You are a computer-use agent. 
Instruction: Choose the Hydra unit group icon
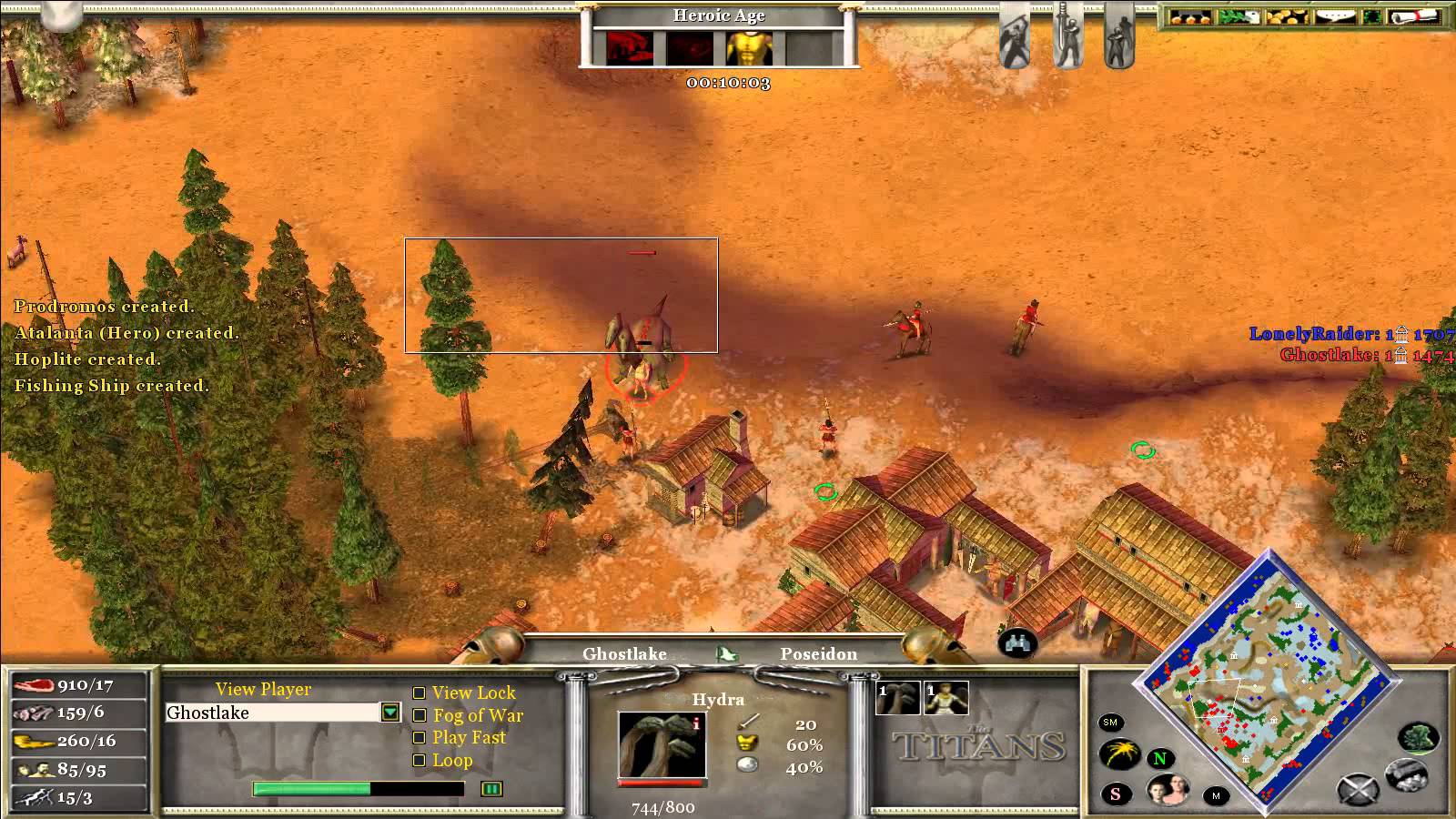coord(898,699)
